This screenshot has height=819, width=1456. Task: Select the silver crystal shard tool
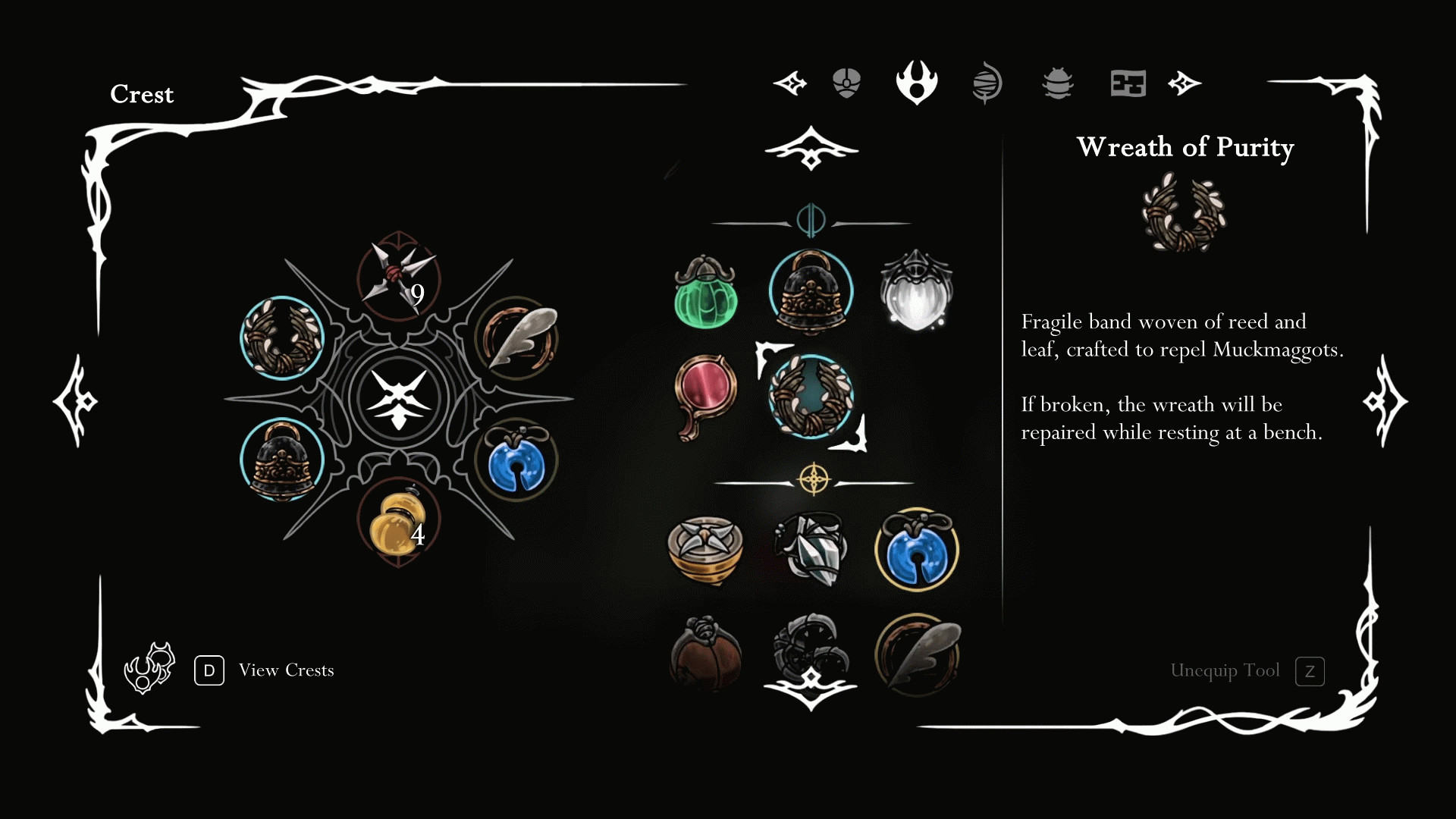(810, 549)
